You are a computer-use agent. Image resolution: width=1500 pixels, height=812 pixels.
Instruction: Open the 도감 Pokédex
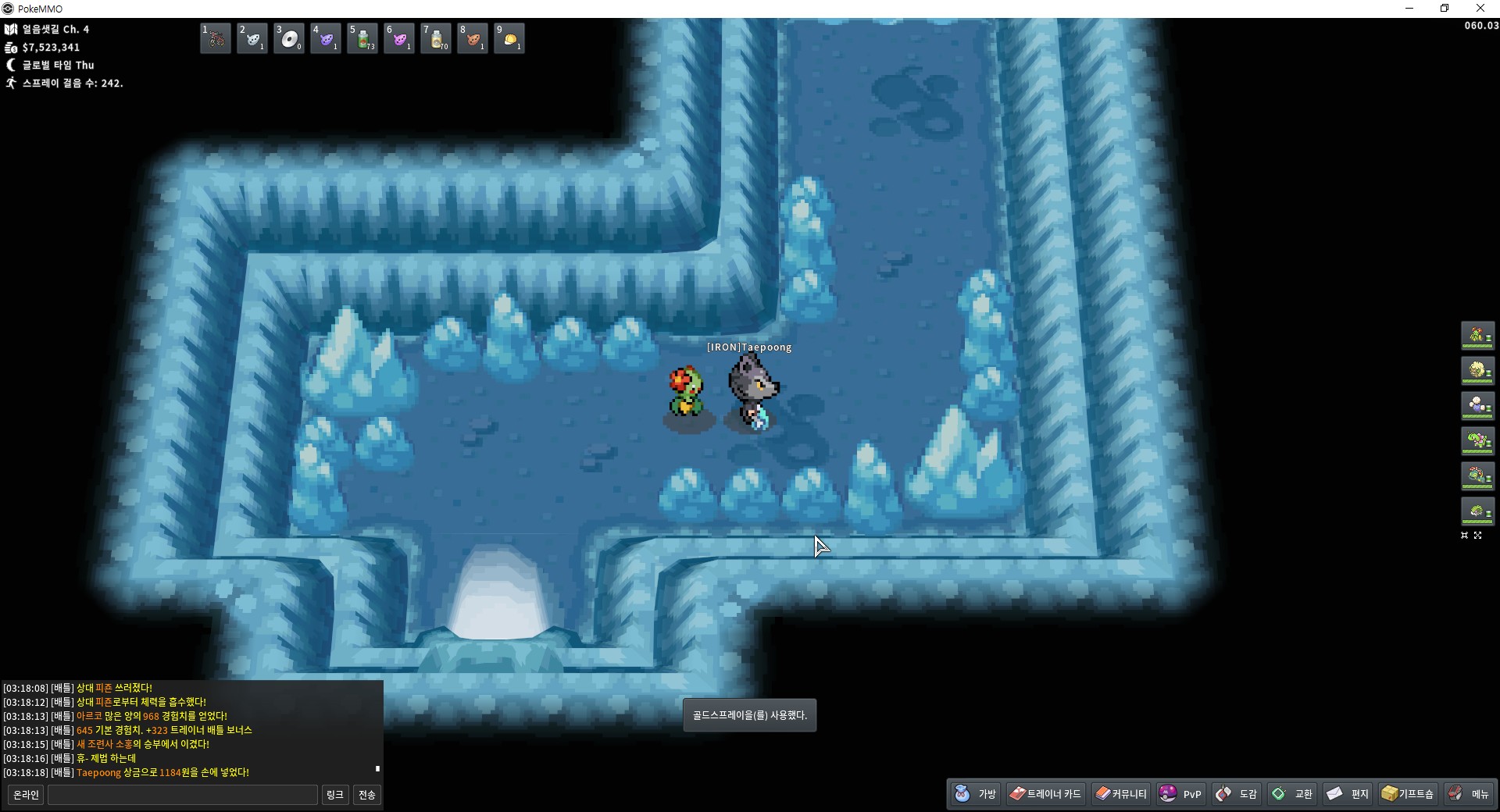[x=1237, y=794]
